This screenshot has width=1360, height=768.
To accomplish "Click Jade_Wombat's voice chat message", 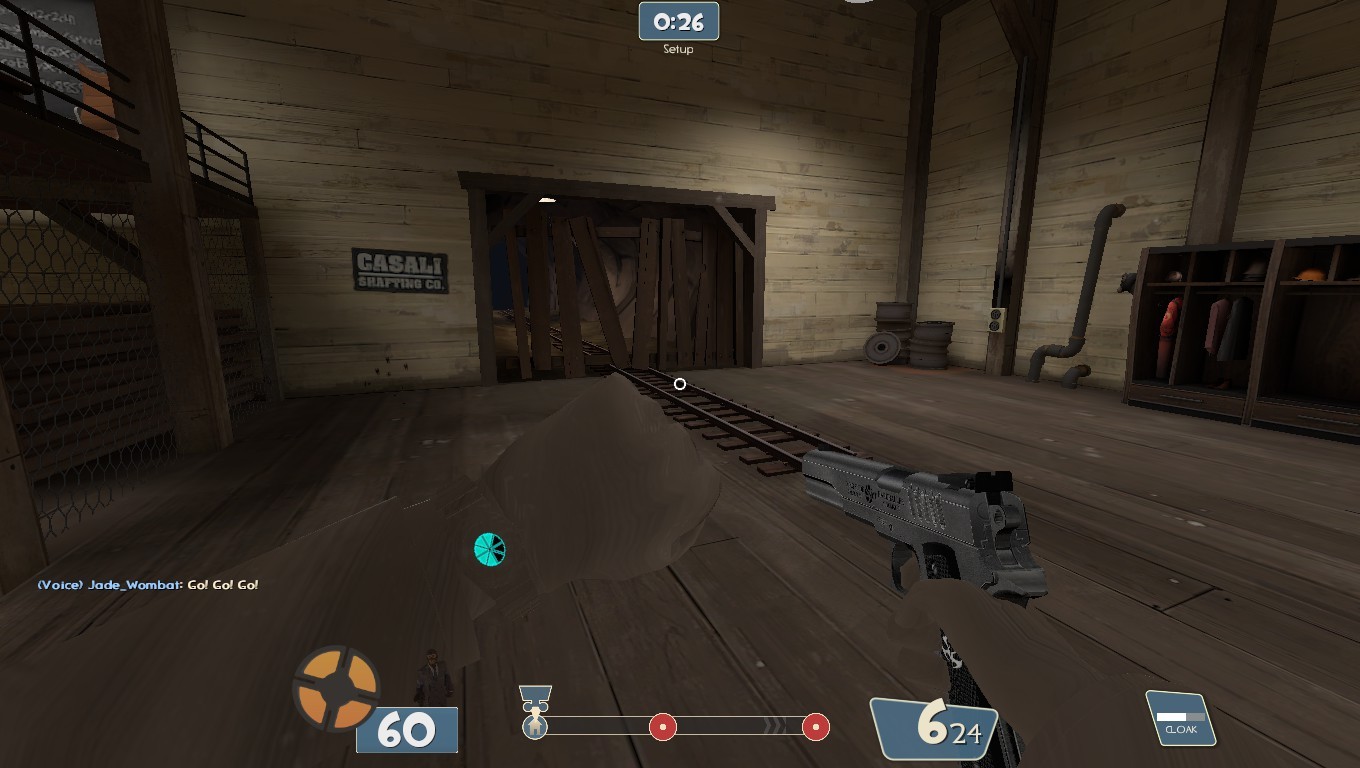I will (x=146, y=584).
